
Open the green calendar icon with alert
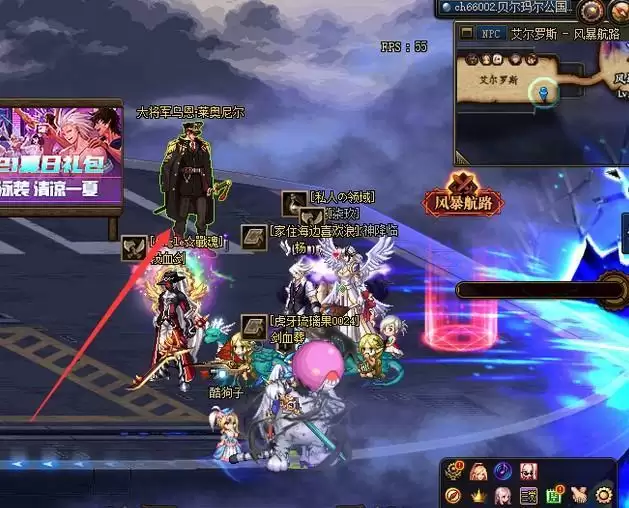coord(553,494)
